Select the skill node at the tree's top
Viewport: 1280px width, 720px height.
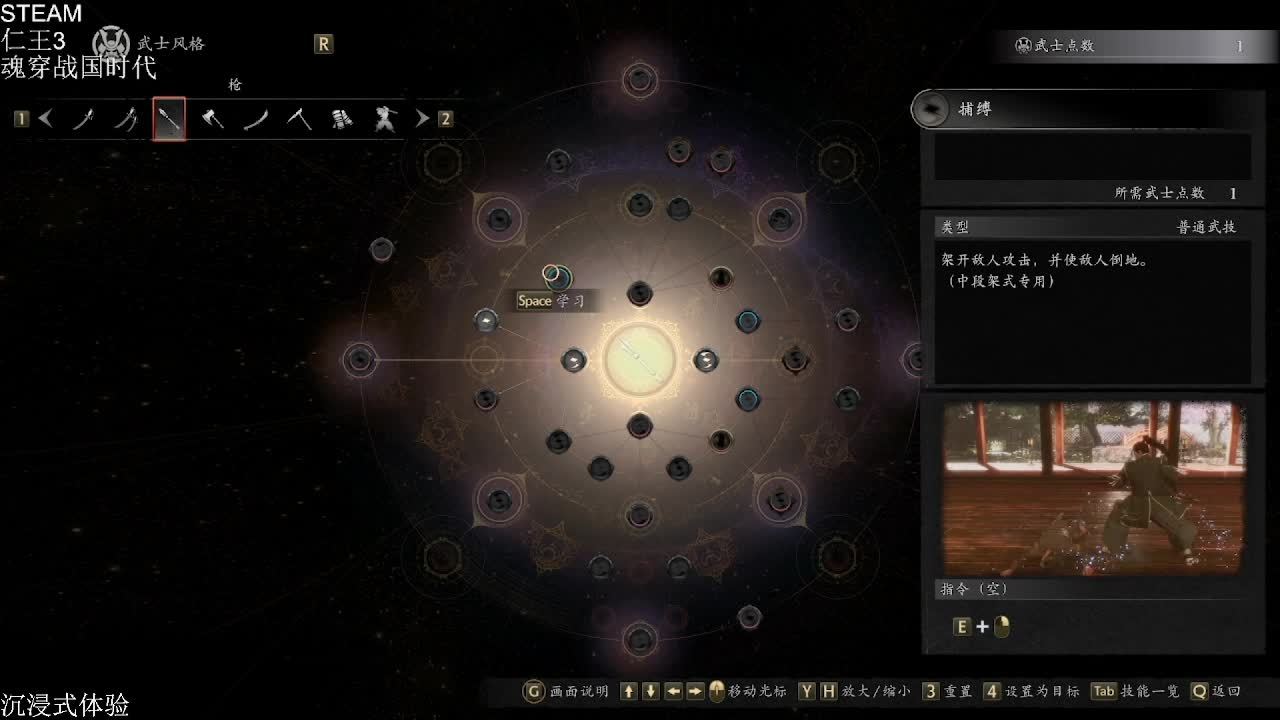640,80
